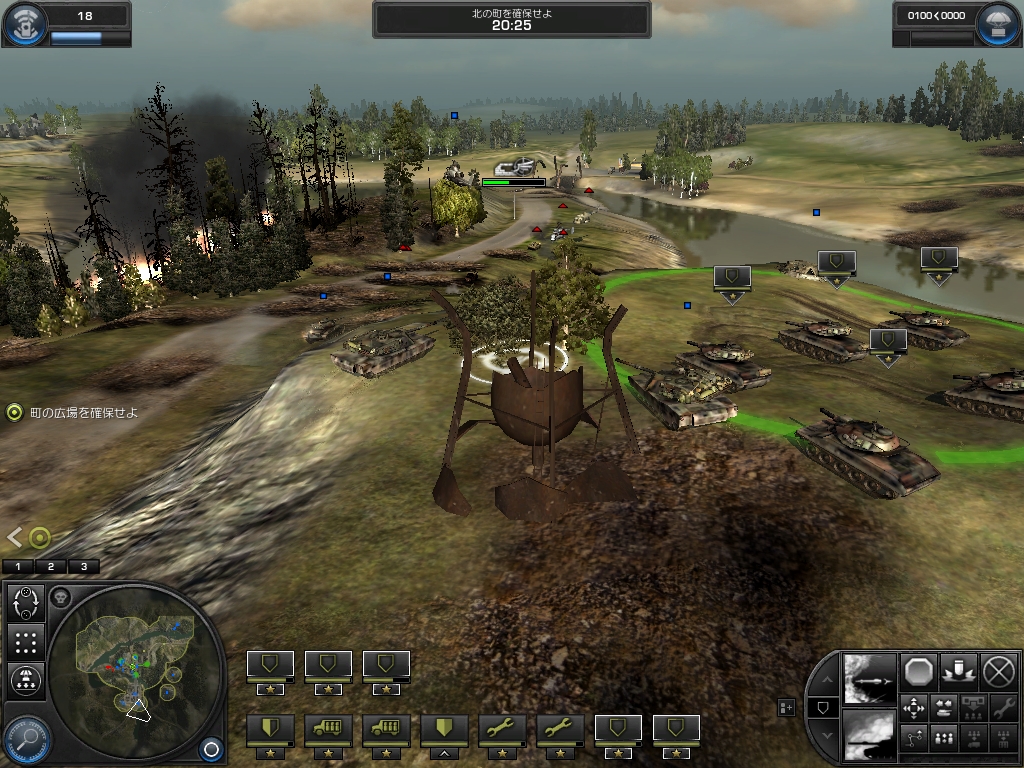This screenshot has width=1024, height=768.
Task: Open the nine-dot formation button
Action: click(x=26, y=642)
